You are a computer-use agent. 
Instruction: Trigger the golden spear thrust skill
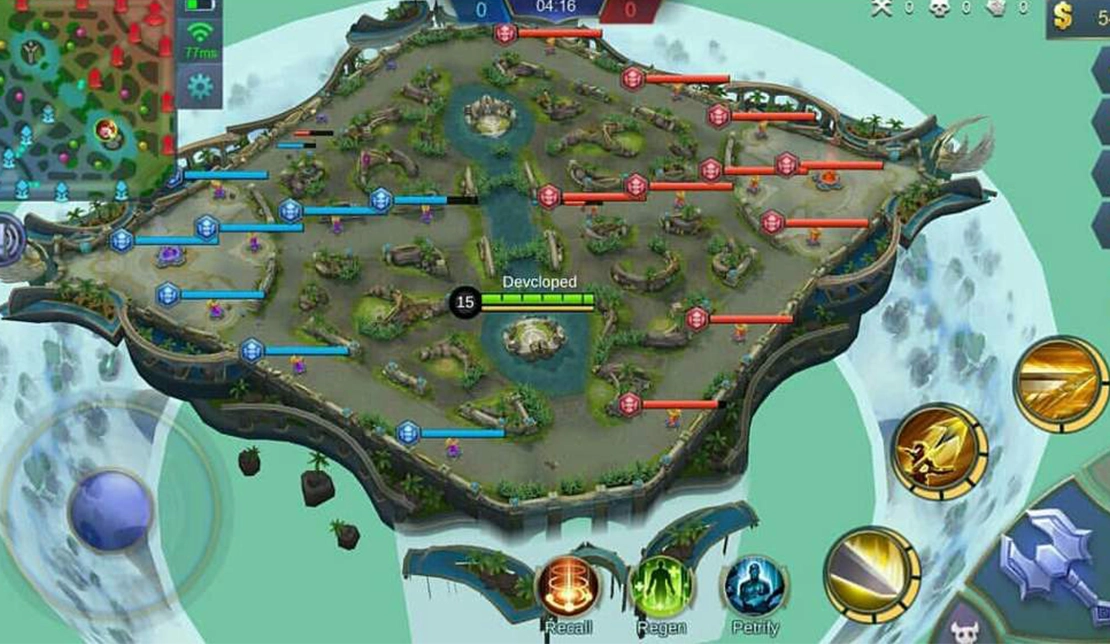[940, 451]
